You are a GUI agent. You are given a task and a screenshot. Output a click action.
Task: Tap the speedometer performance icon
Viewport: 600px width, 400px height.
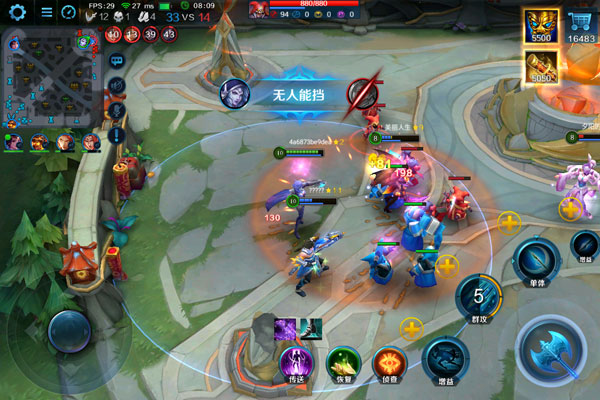[x=69, y=13]
